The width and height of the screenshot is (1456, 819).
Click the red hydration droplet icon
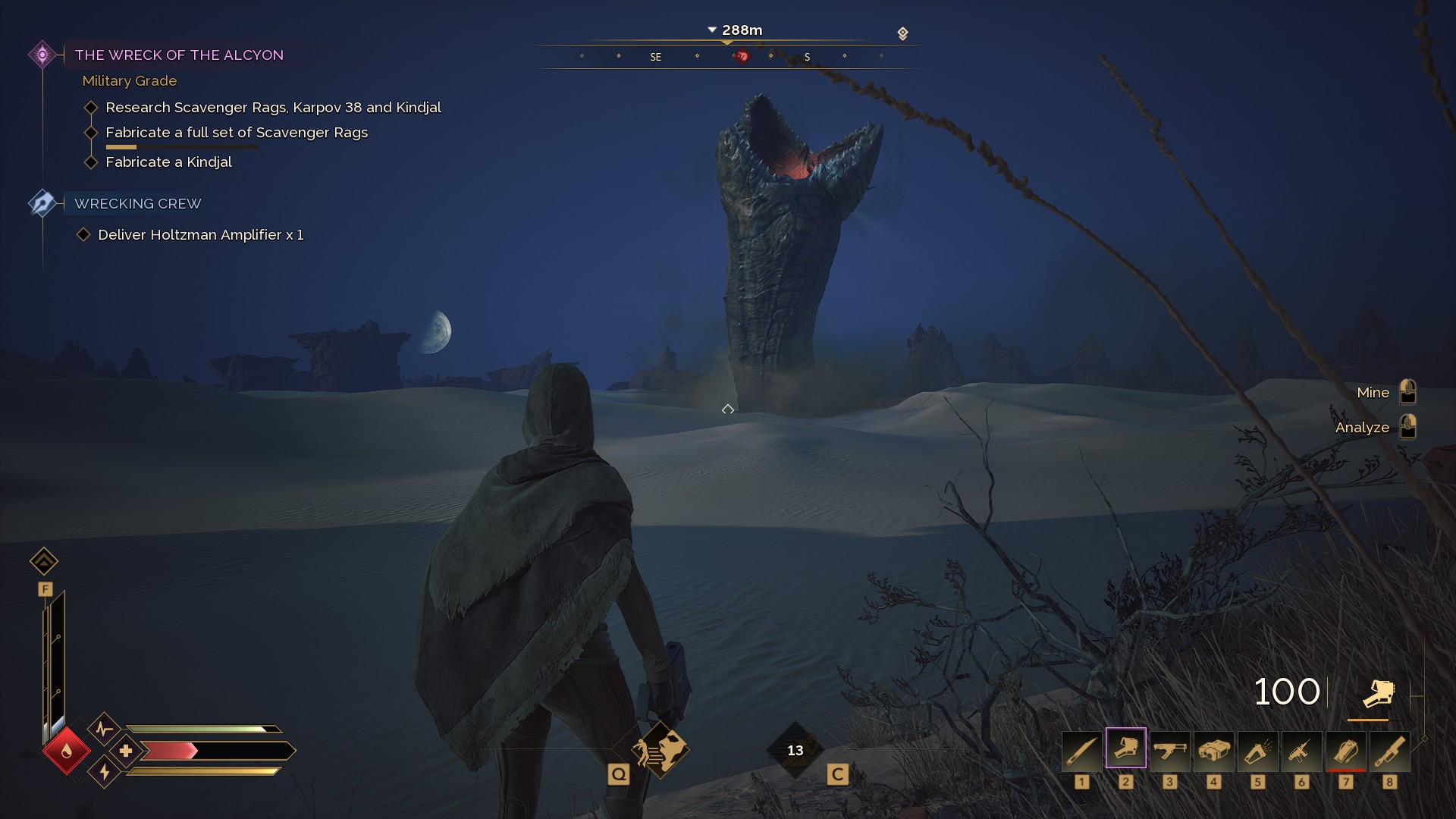pyautogui.click(x=67, y=751)
